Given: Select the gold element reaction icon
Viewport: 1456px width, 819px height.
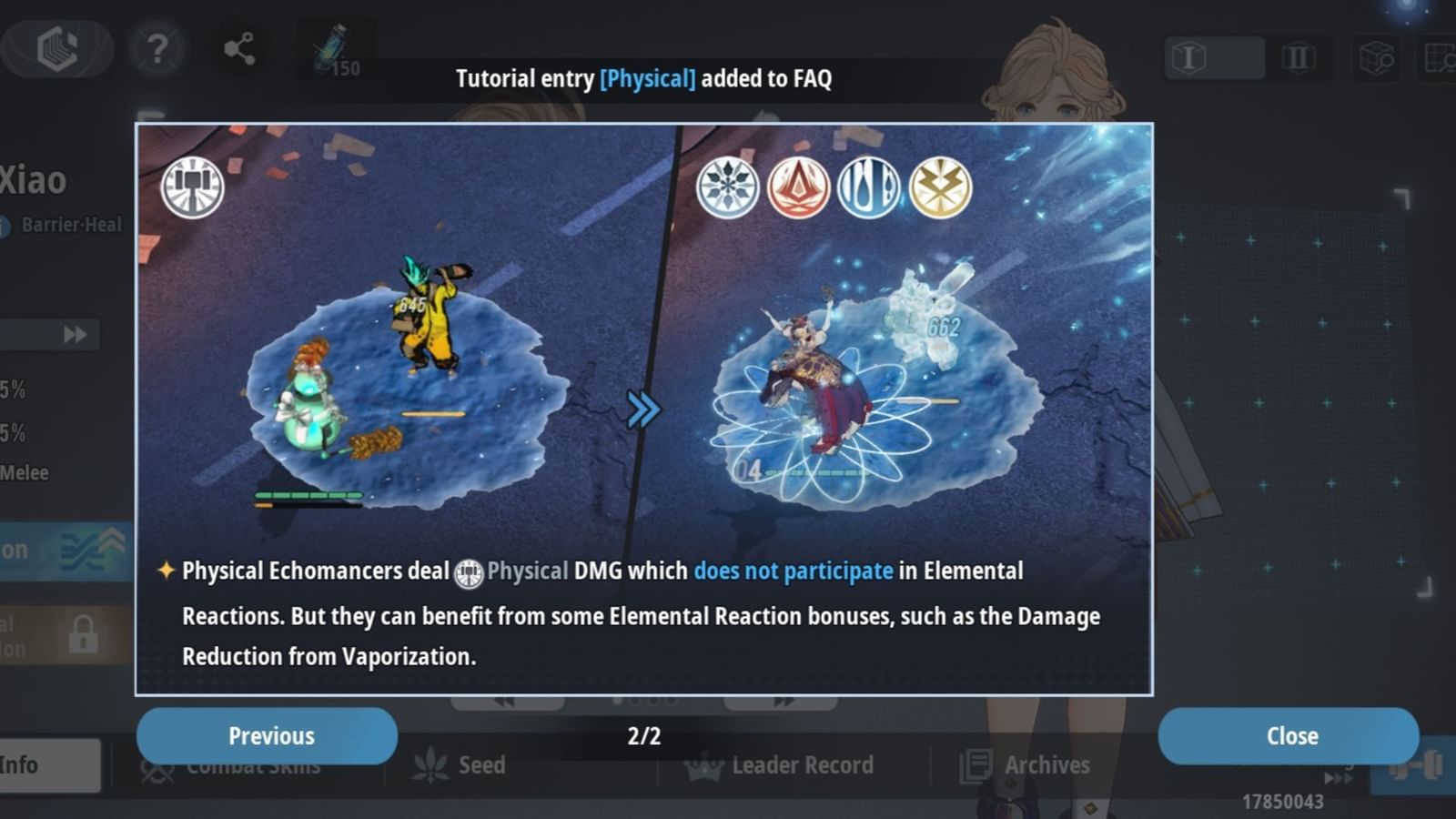Looking at the screenshot, I should coord(938,187).
